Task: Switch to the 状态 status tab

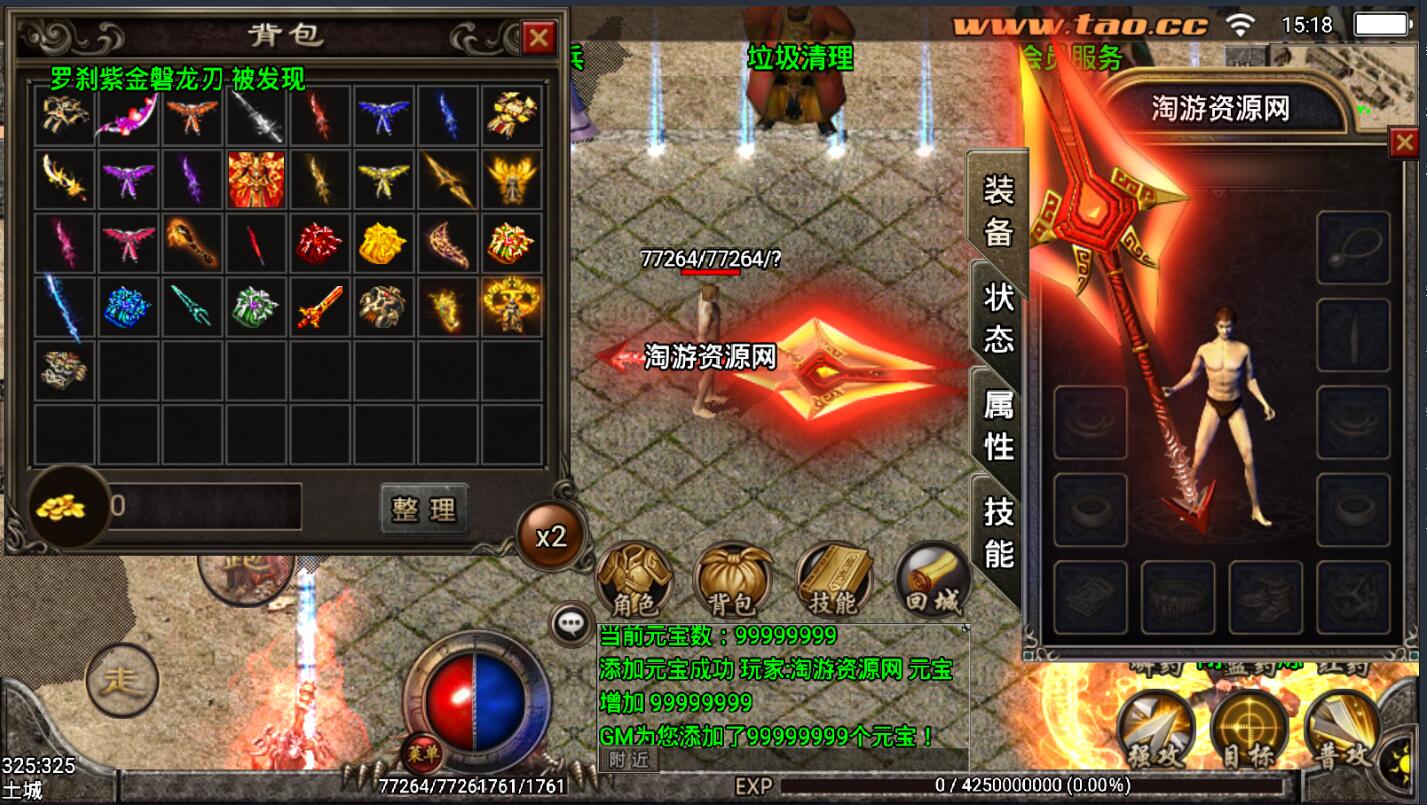Action: point(998,318)
